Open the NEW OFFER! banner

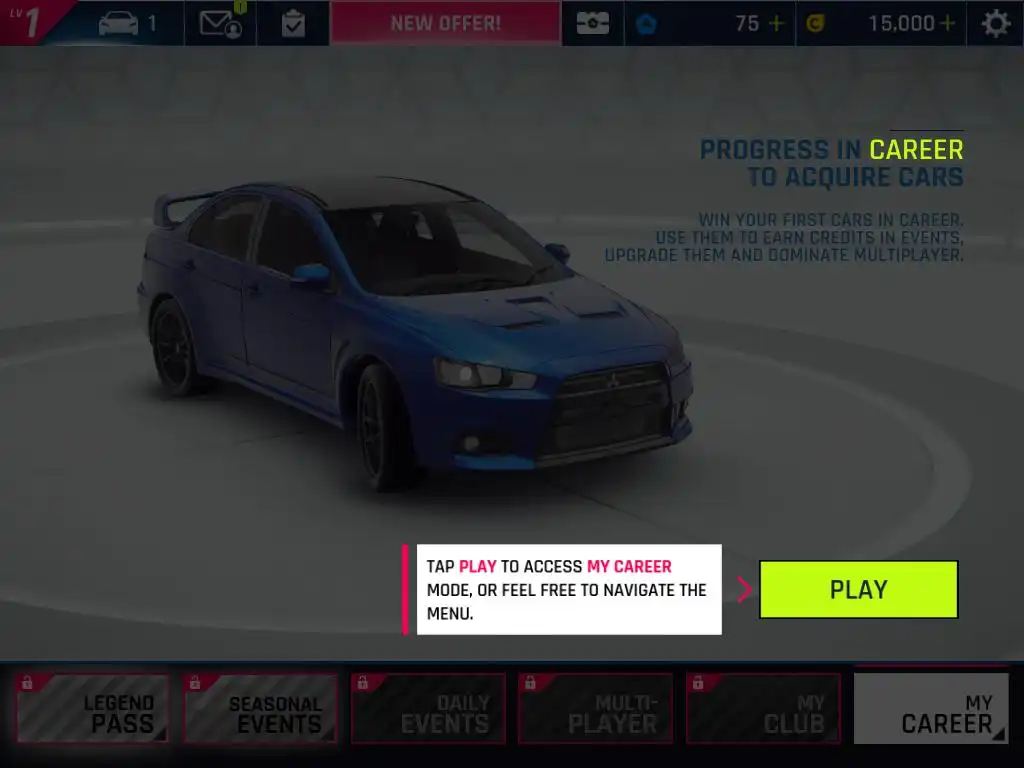click(x=446, y=23)
